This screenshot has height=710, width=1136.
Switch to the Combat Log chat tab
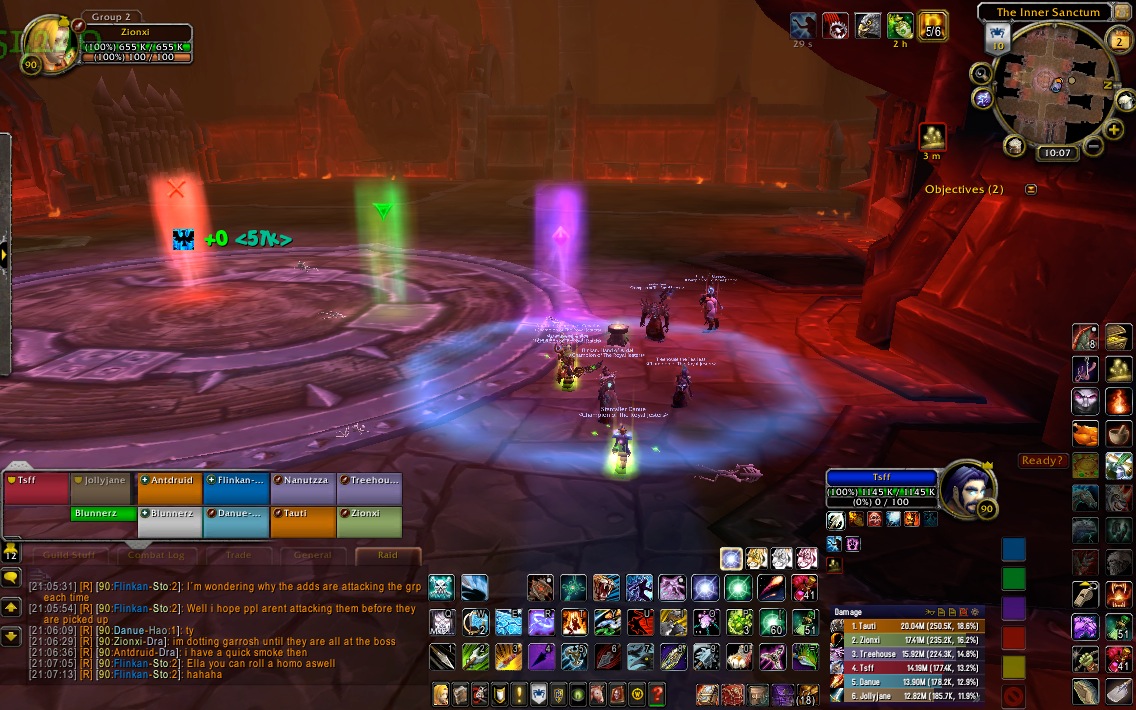tap(156, 555)
